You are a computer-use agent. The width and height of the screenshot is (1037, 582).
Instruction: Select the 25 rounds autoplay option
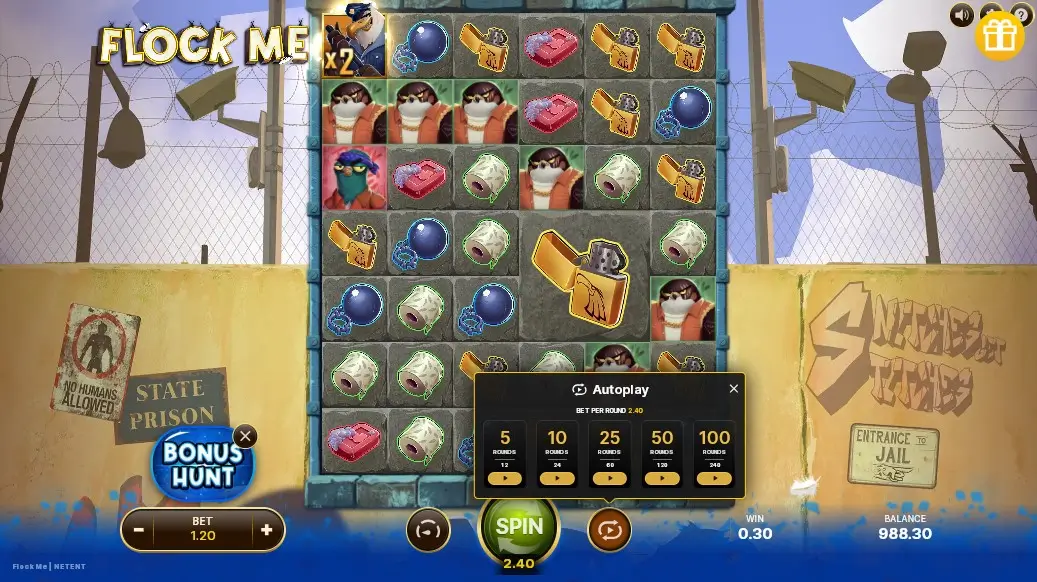tap(609, 478)
